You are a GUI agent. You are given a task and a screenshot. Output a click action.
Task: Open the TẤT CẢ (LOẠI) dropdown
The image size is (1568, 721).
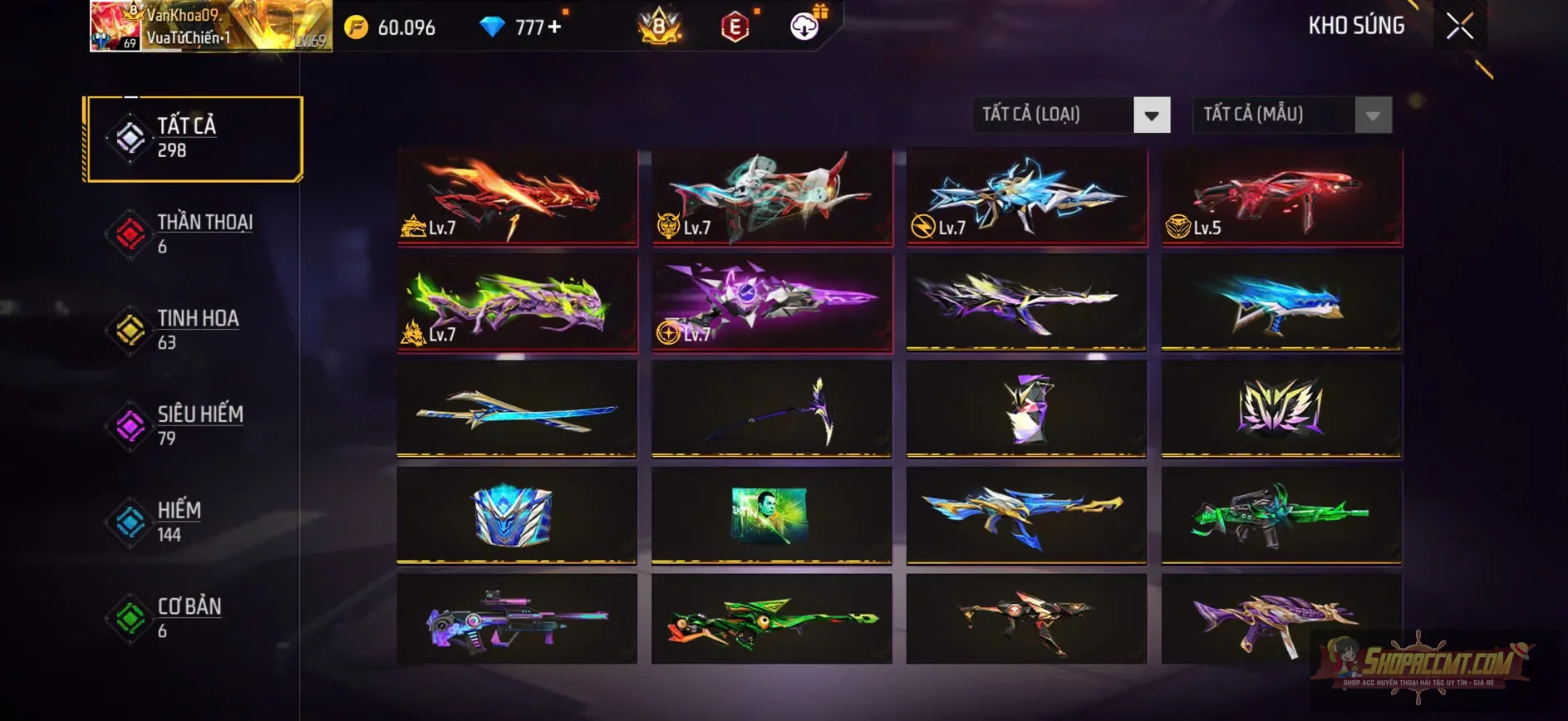(x=1070, y=115)
